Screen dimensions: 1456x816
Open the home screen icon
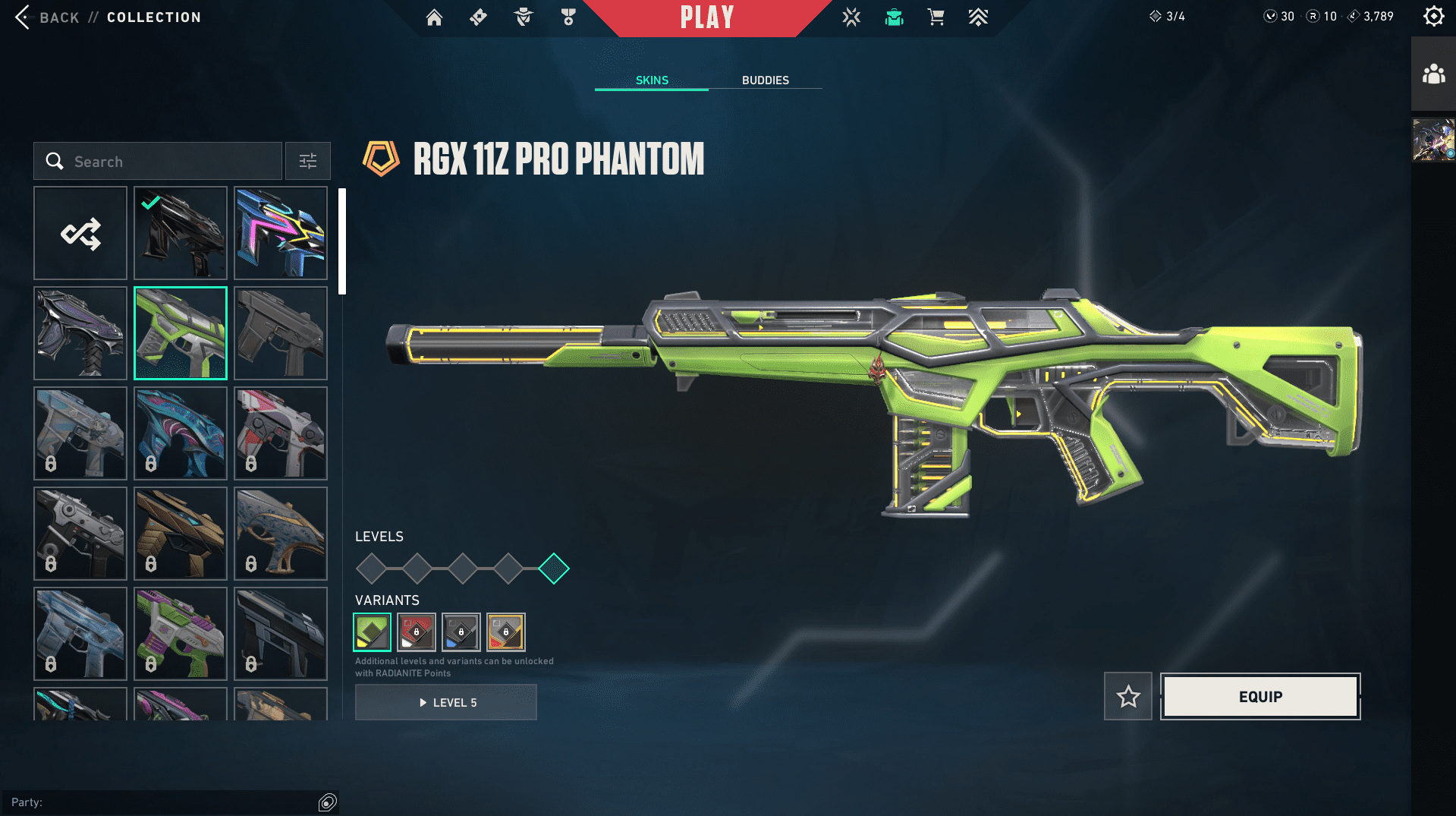434,17
